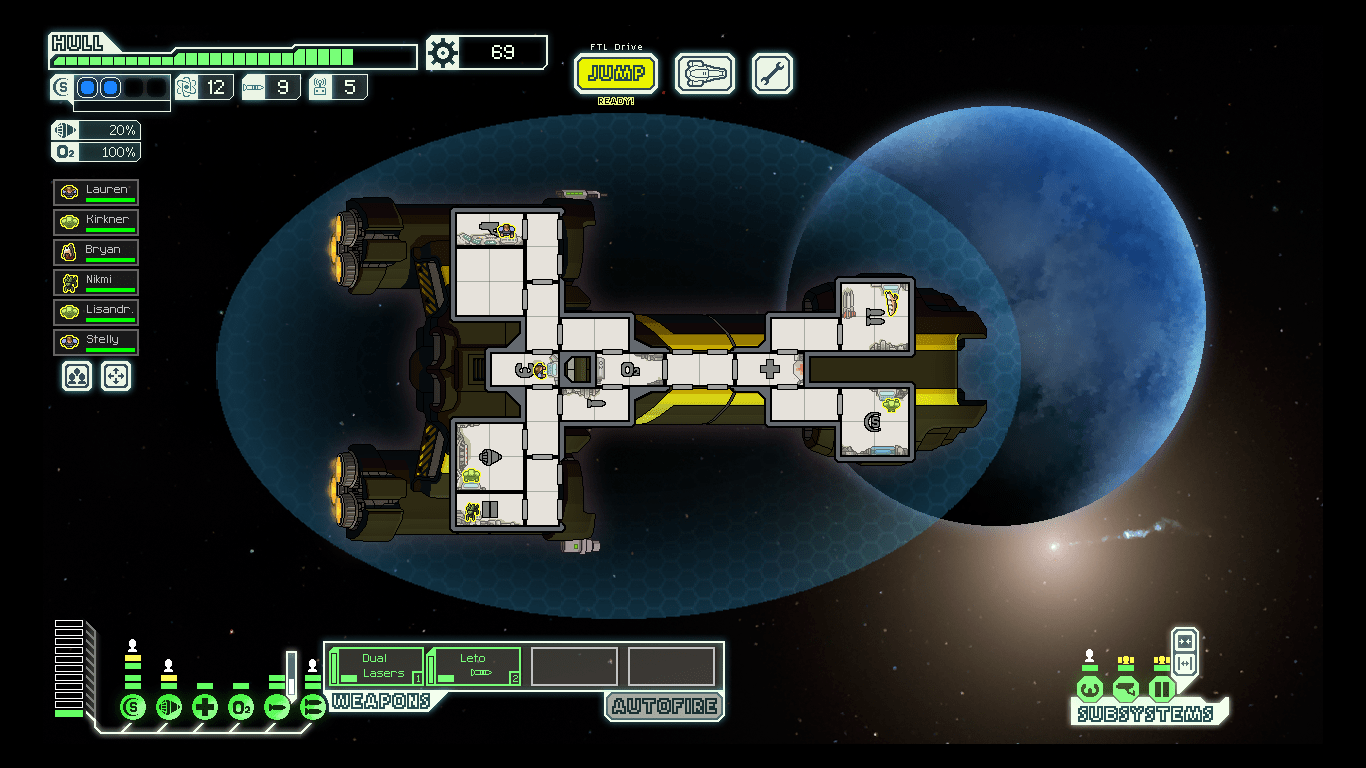Select the Doors subsystem icon

[x=1161, y=688]
